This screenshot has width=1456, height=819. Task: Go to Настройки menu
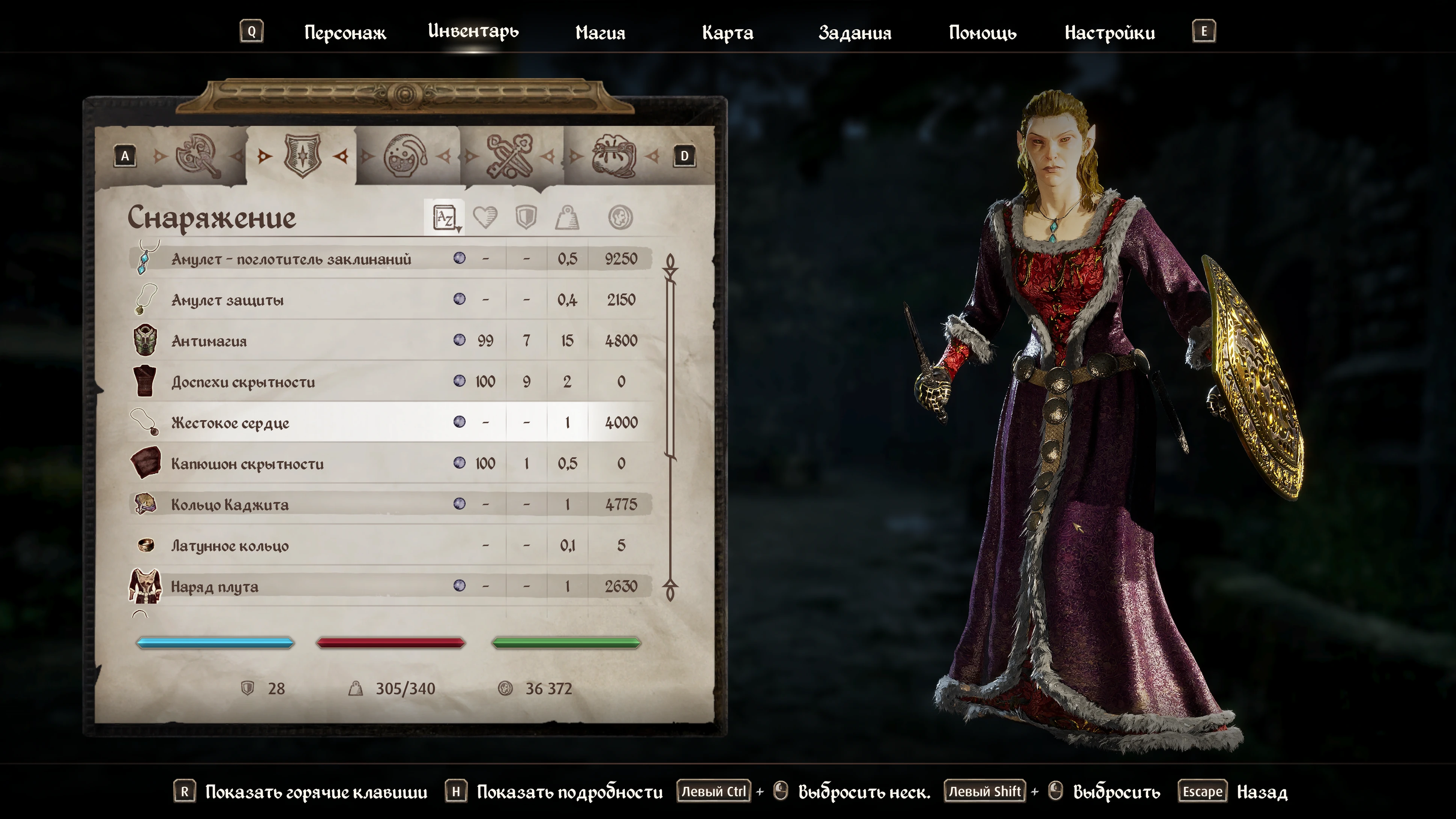click(x=1109, y=33)
